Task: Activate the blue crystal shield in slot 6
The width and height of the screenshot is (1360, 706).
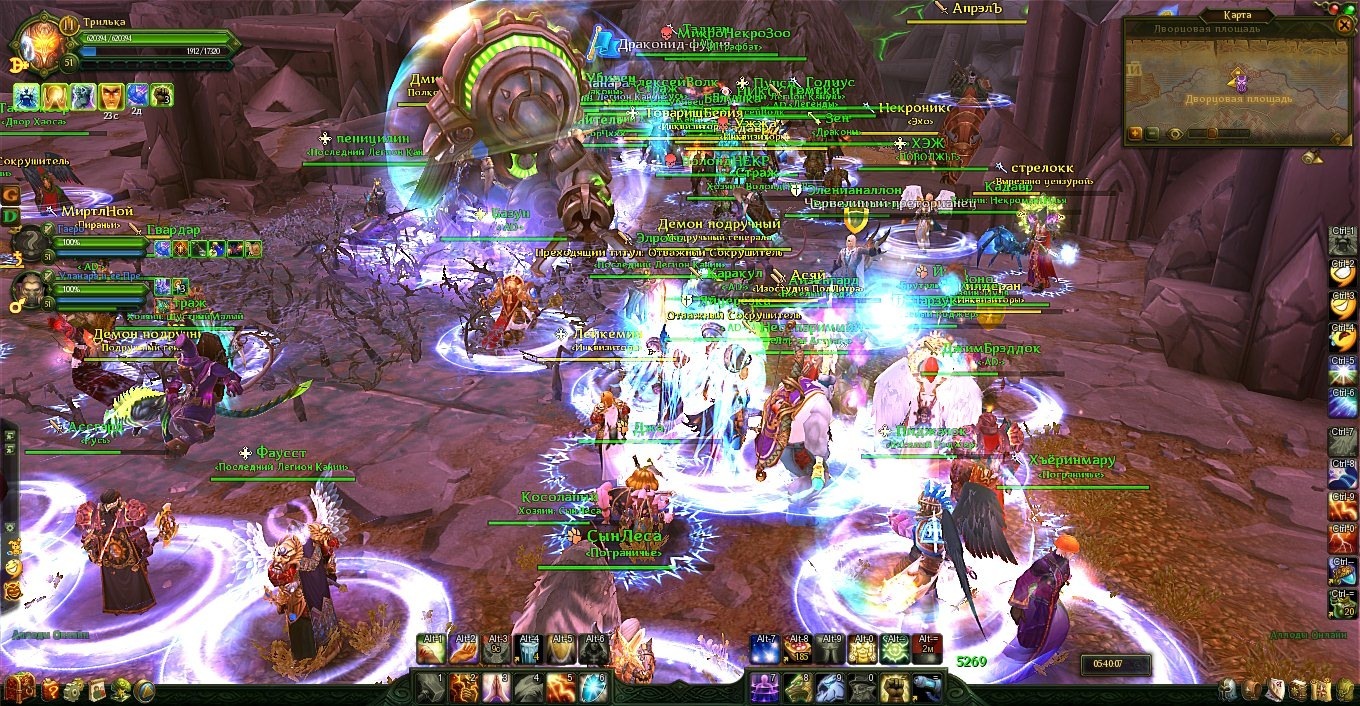Action: pos(595,687)
